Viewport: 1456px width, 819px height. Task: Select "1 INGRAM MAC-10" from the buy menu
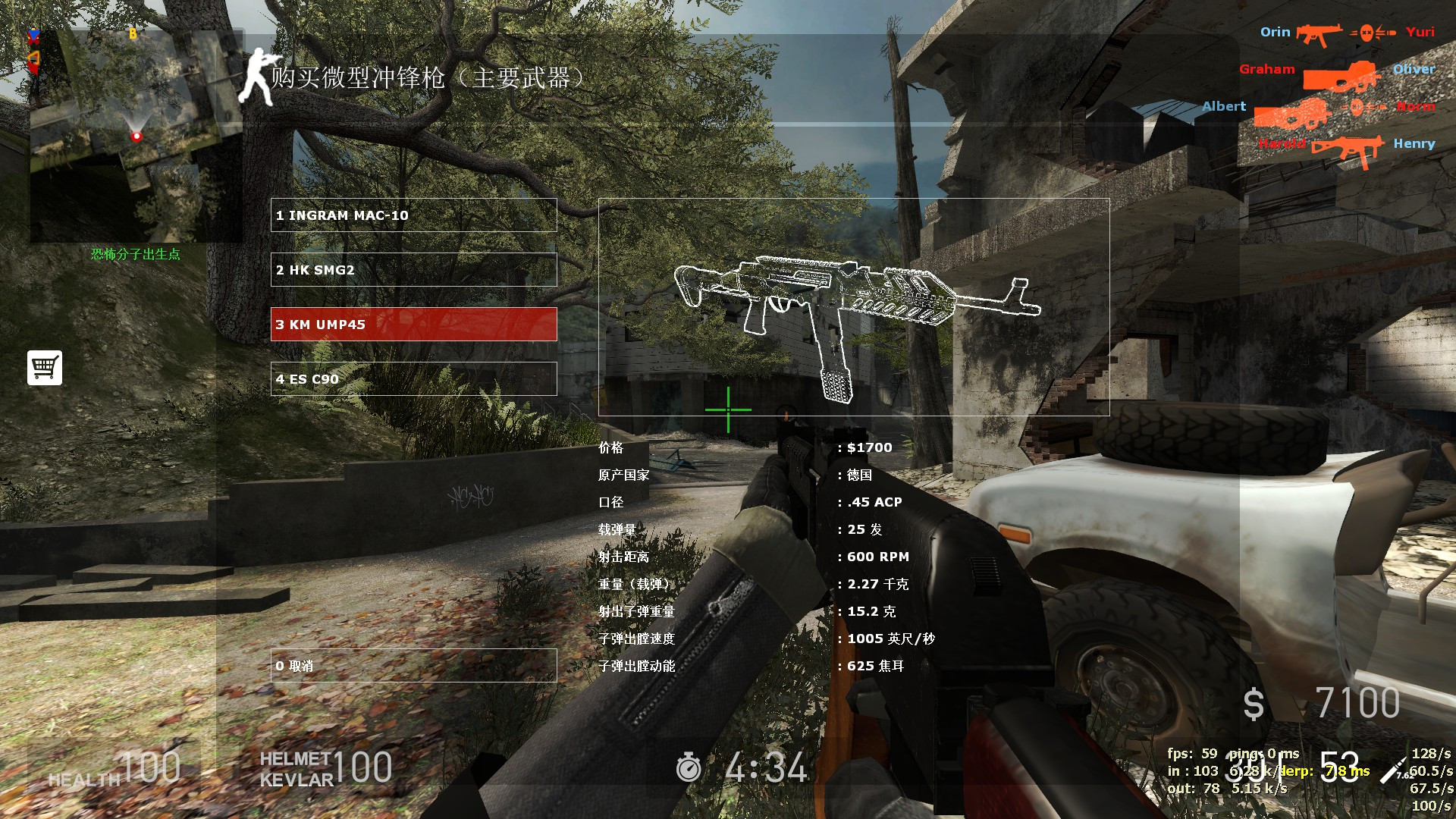413,215
